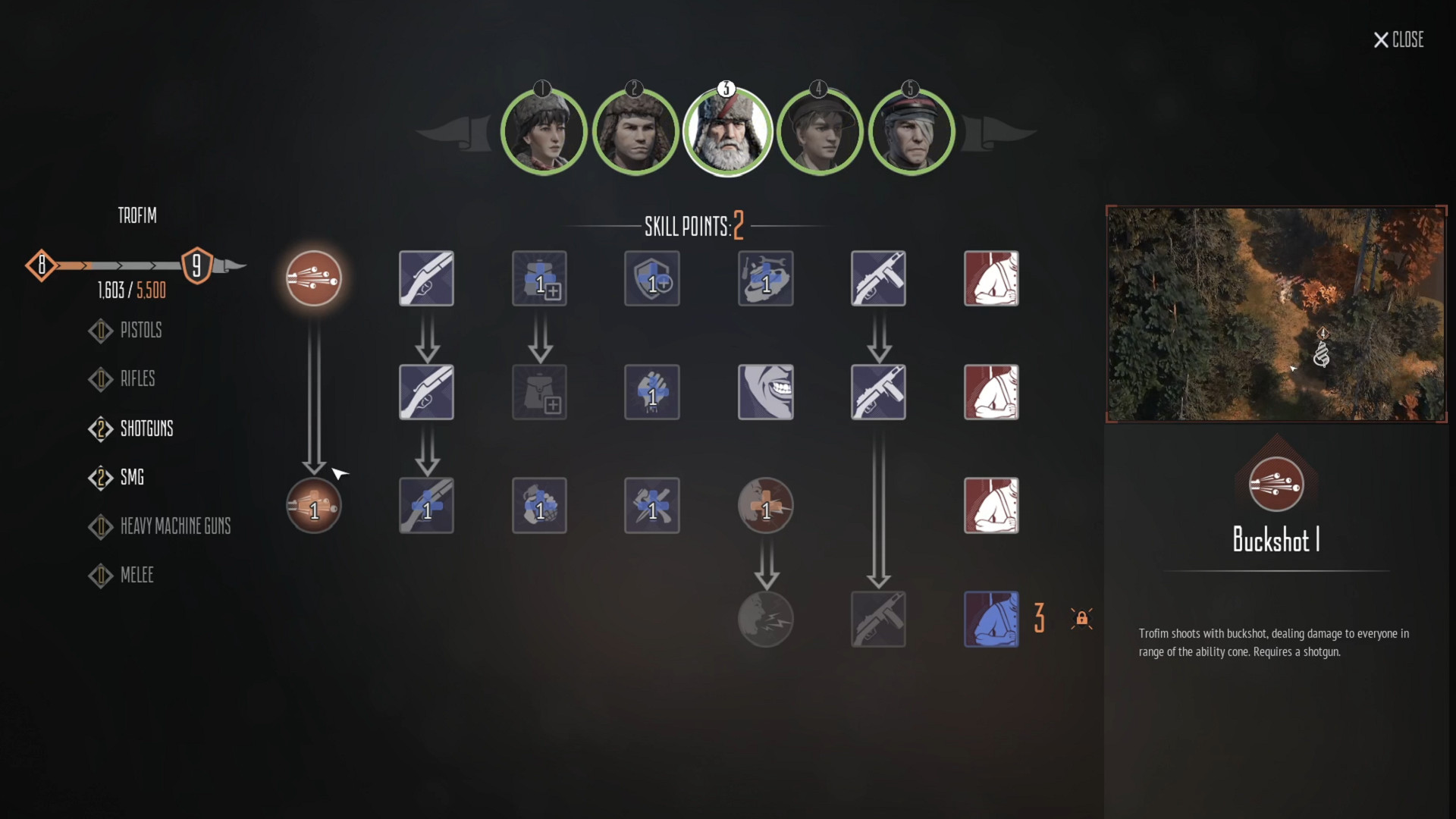Open the fifth character's skill tree

click(912, 130)
